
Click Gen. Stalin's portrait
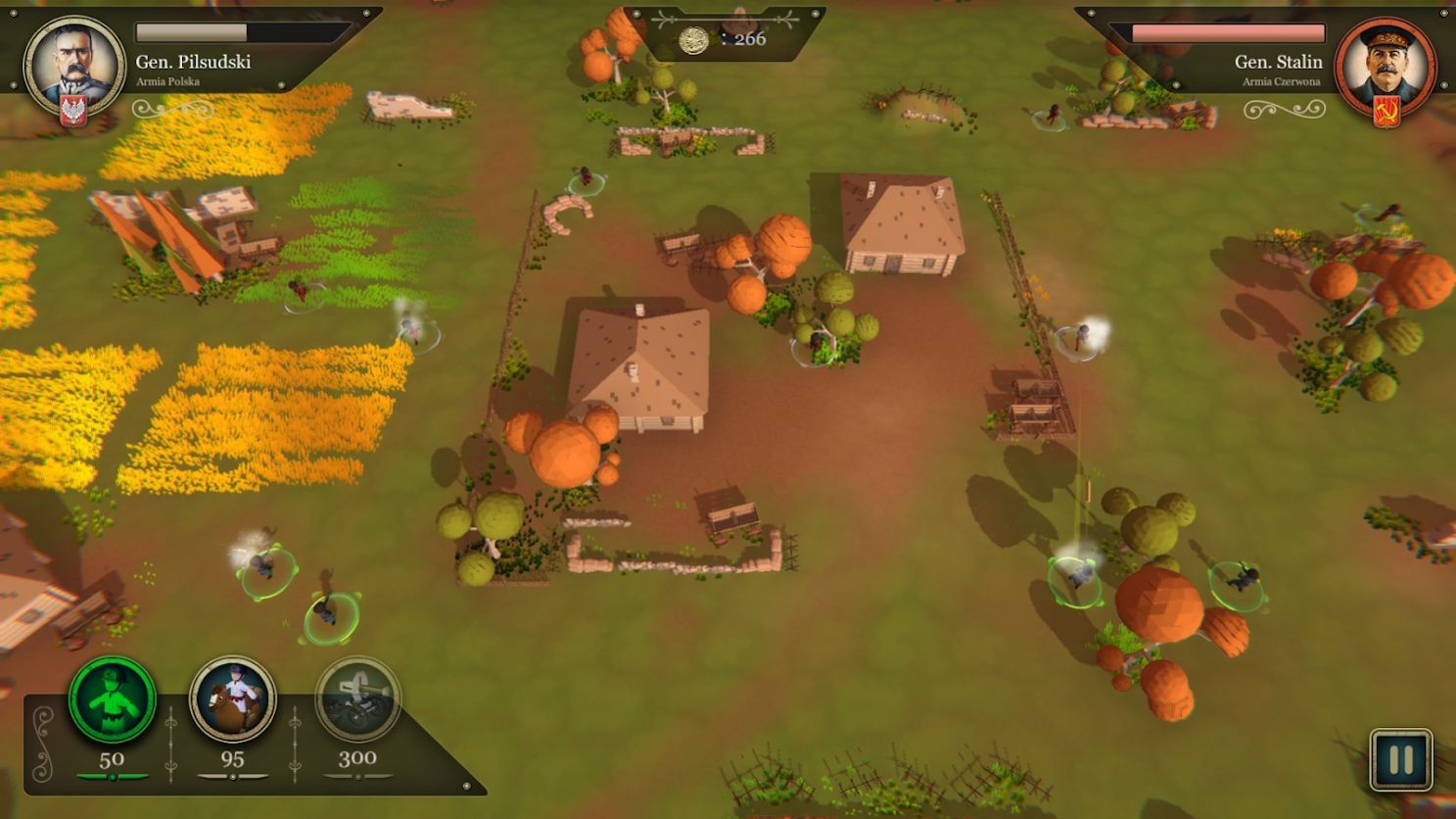pyautogui.click(x=1385, y=65)
